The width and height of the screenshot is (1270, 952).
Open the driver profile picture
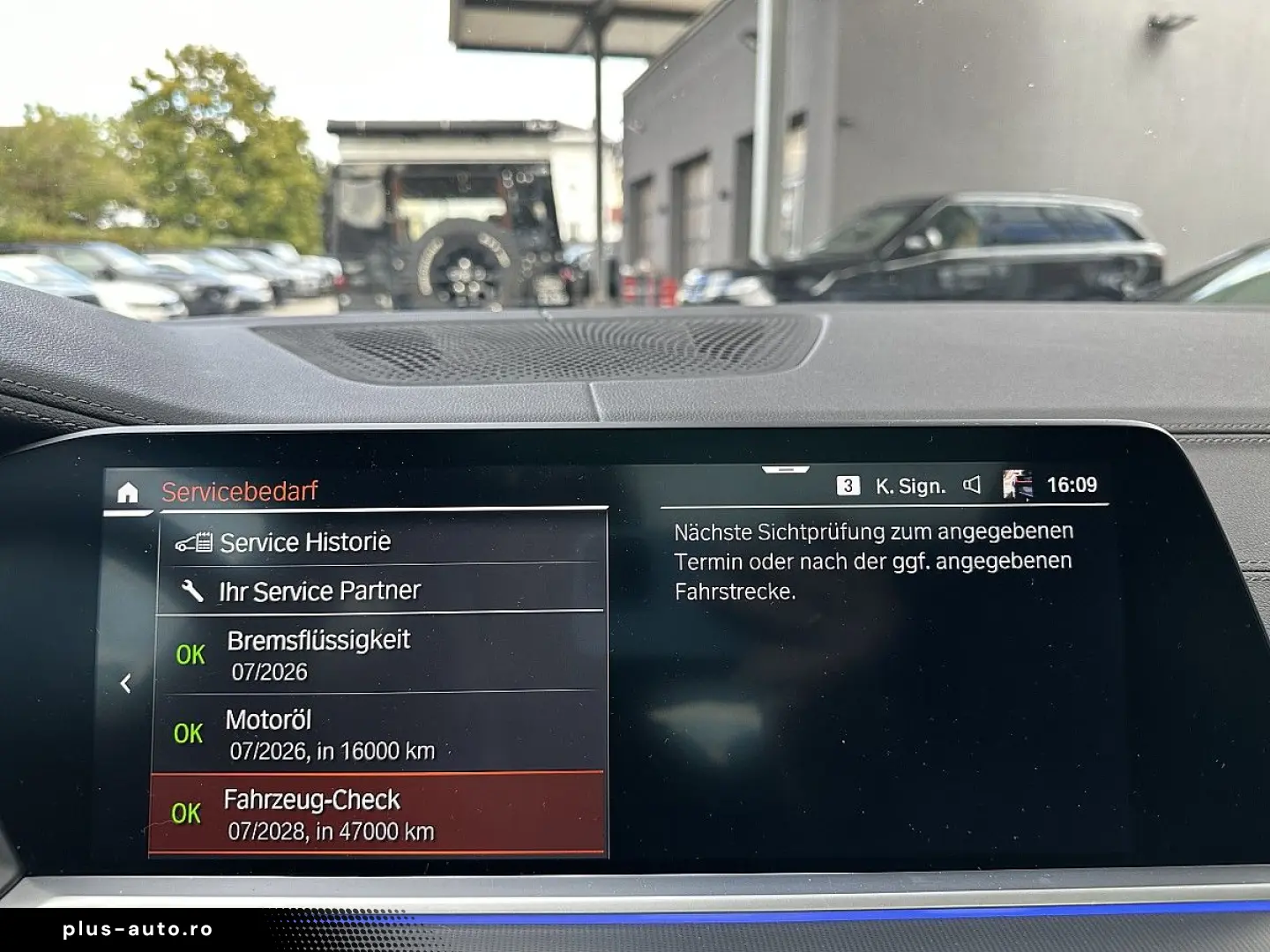pyautogui.click(x=1017, y=485)
